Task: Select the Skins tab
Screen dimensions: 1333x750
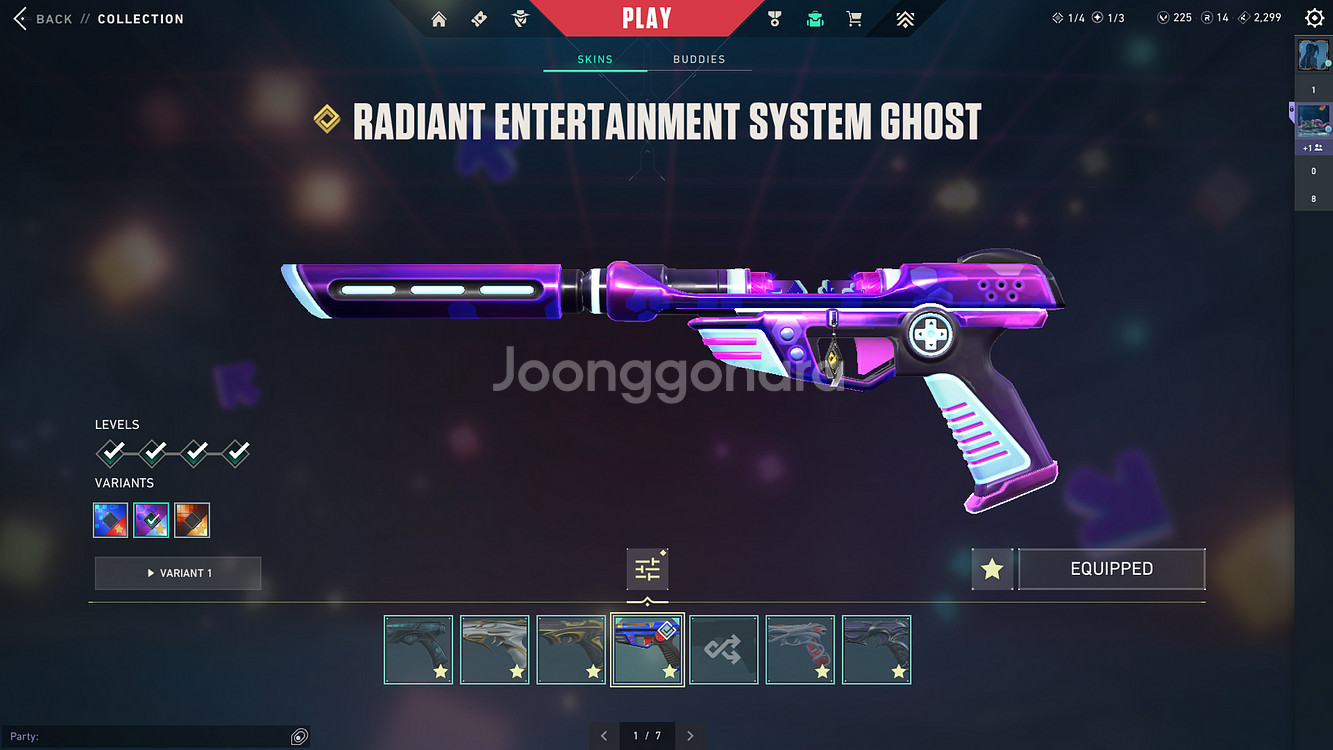Action: [x=595, y=59]
